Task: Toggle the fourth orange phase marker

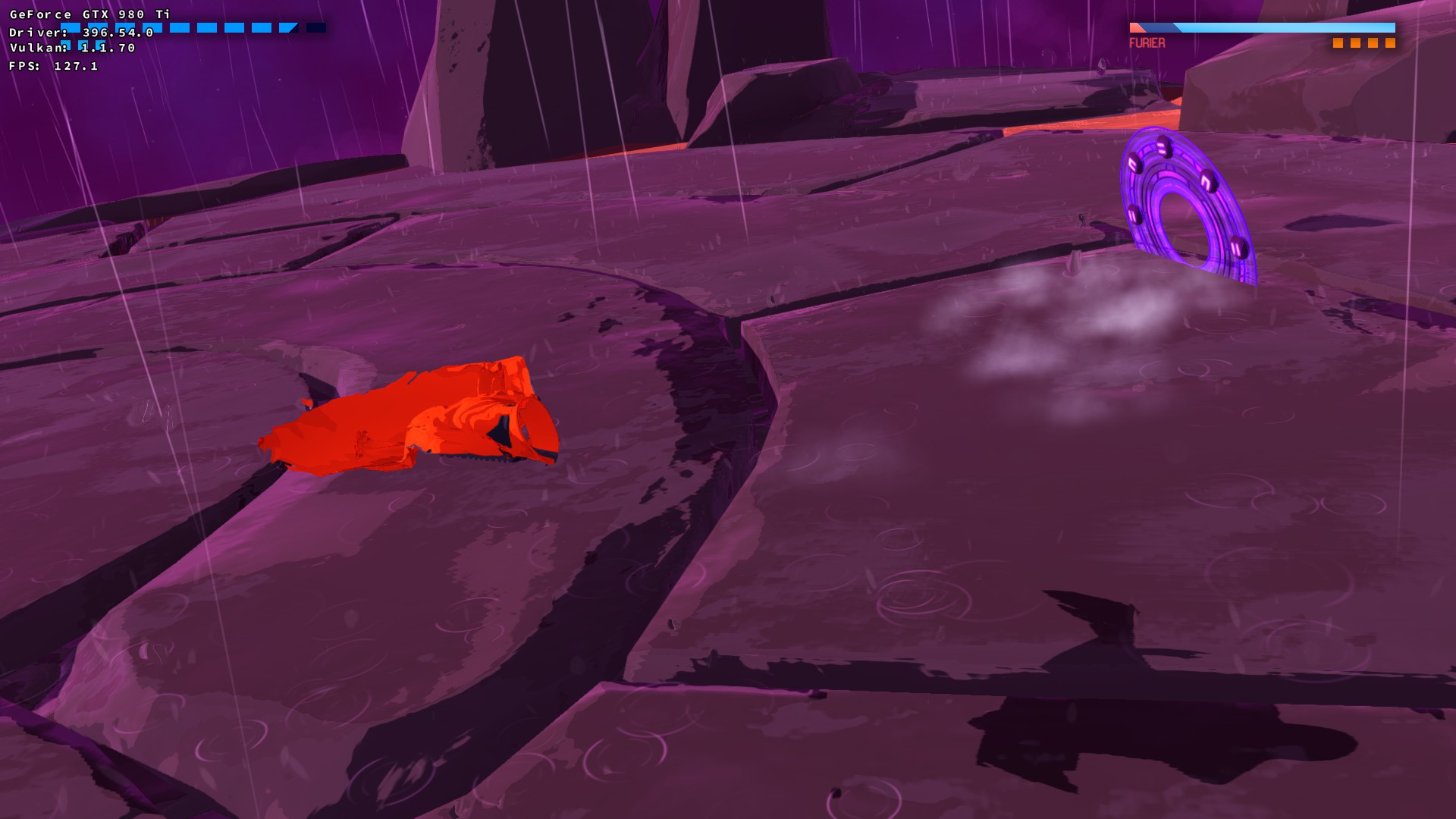Action: coord(1392,43)
